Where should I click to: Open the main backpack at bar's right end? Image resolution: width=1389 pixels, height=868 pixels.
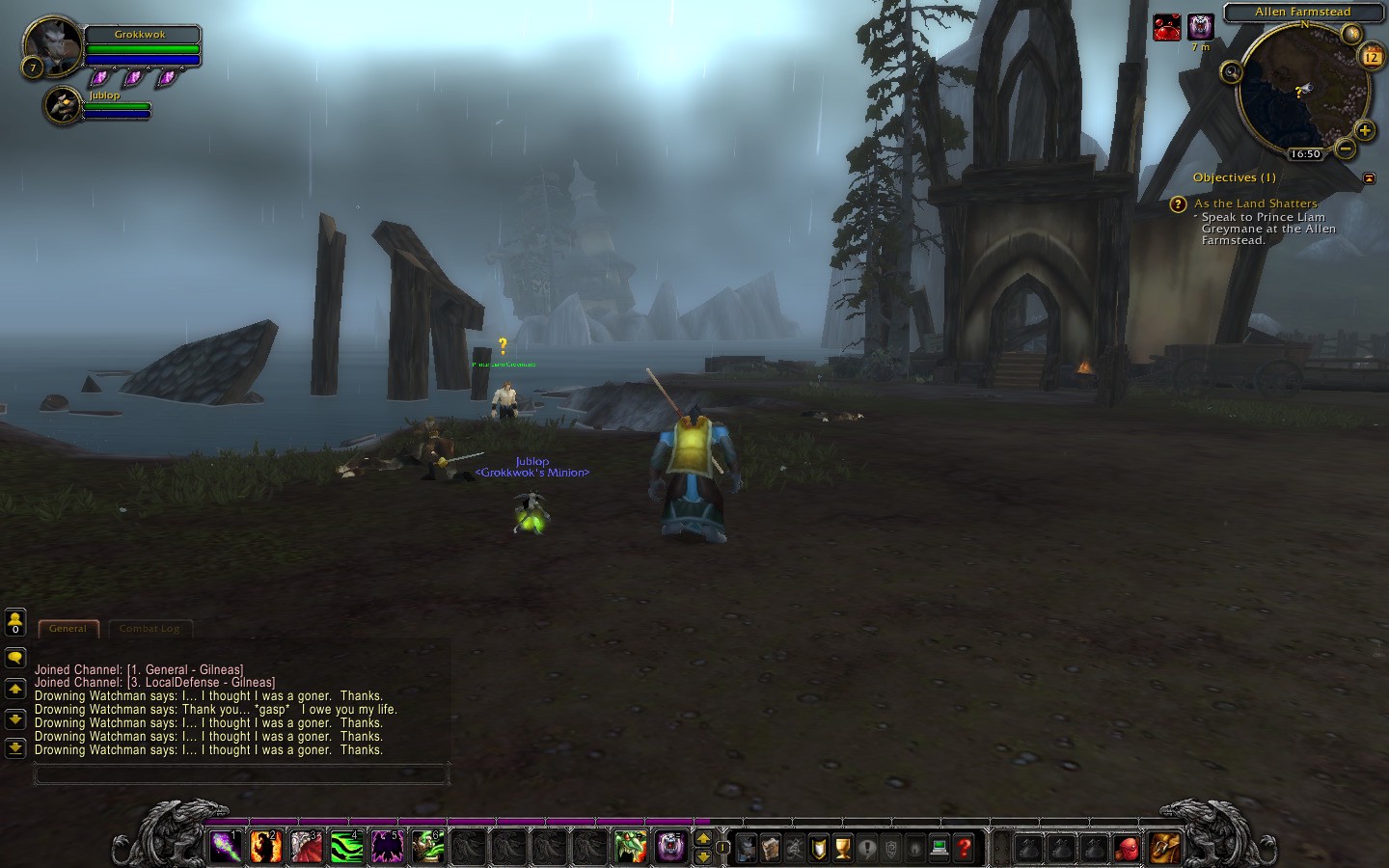coord(1165,848)
